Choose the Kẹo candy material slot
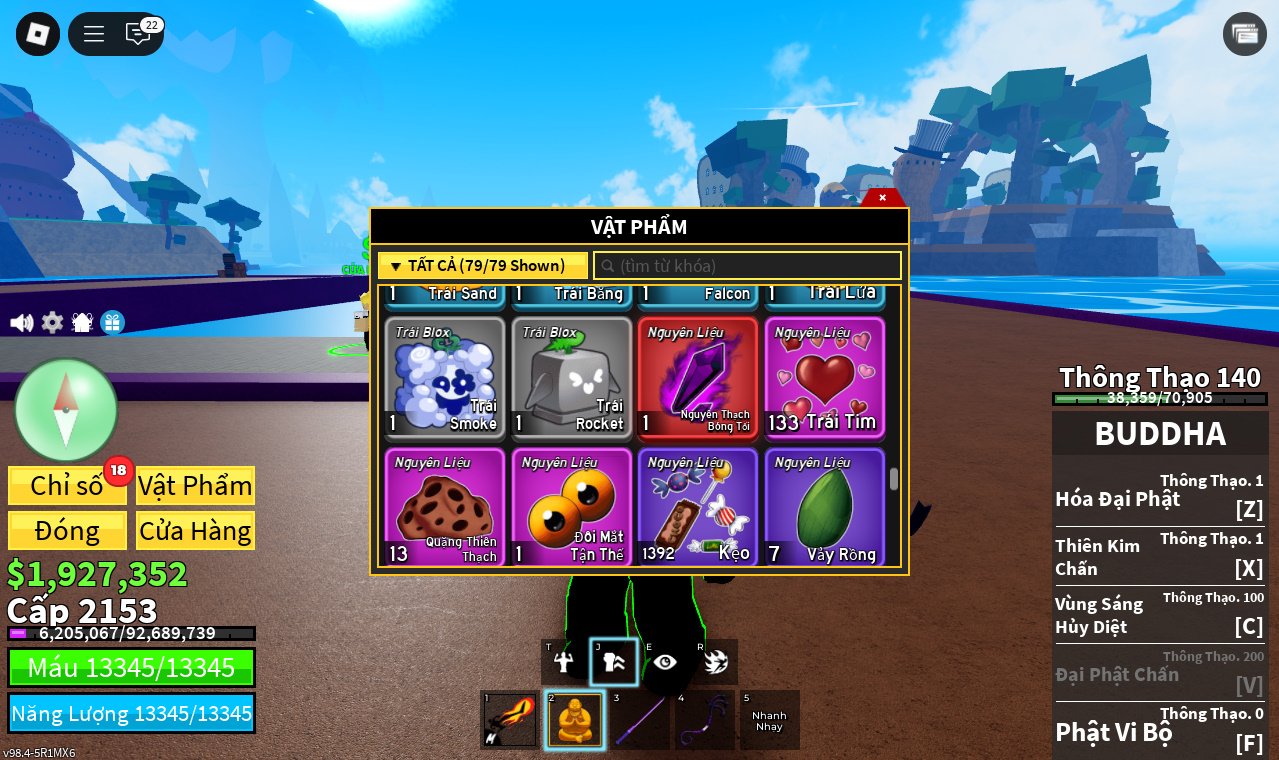Viewport: 1279px width, 760px height. (x=698, y=507)
